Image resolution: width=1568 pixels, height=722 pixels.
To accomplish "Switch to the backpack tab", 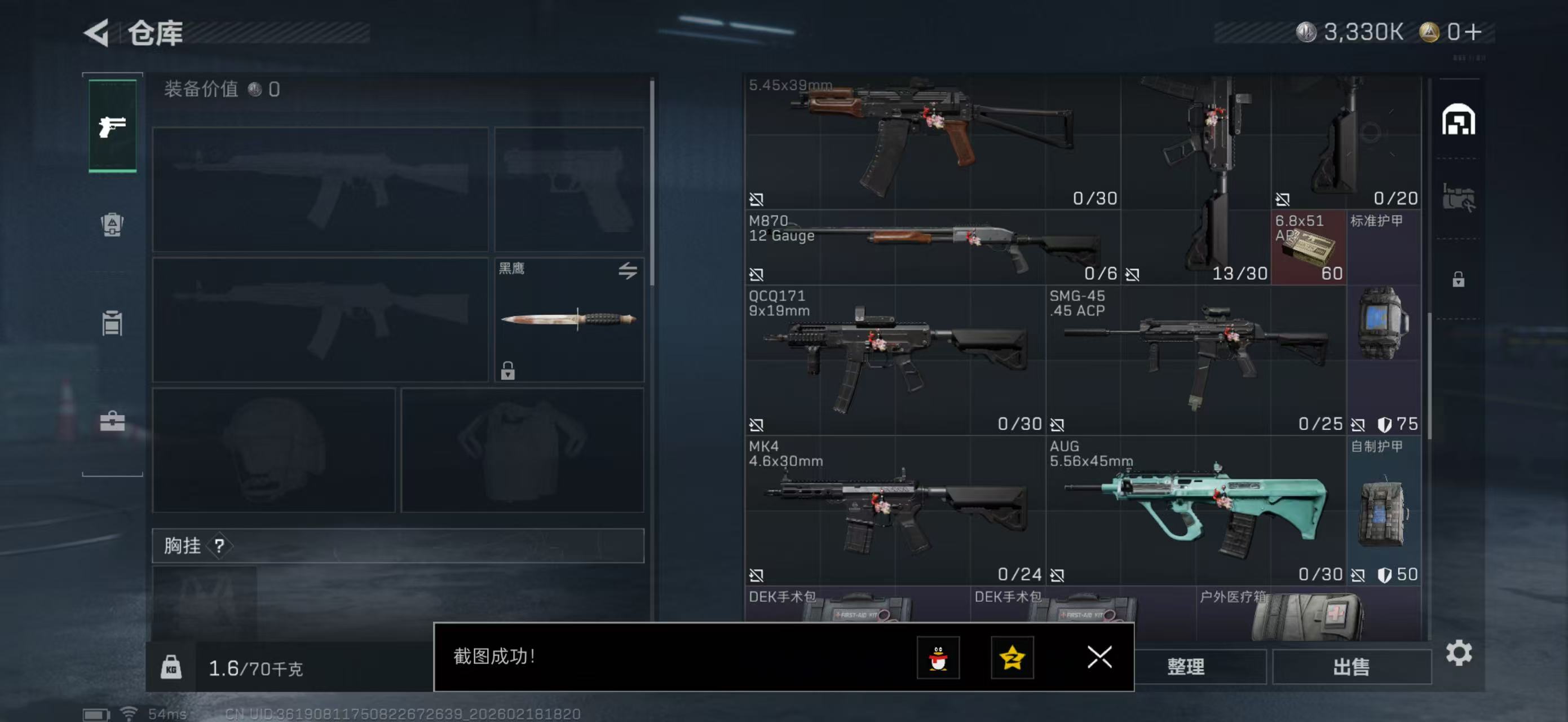I will pos(112,224).
